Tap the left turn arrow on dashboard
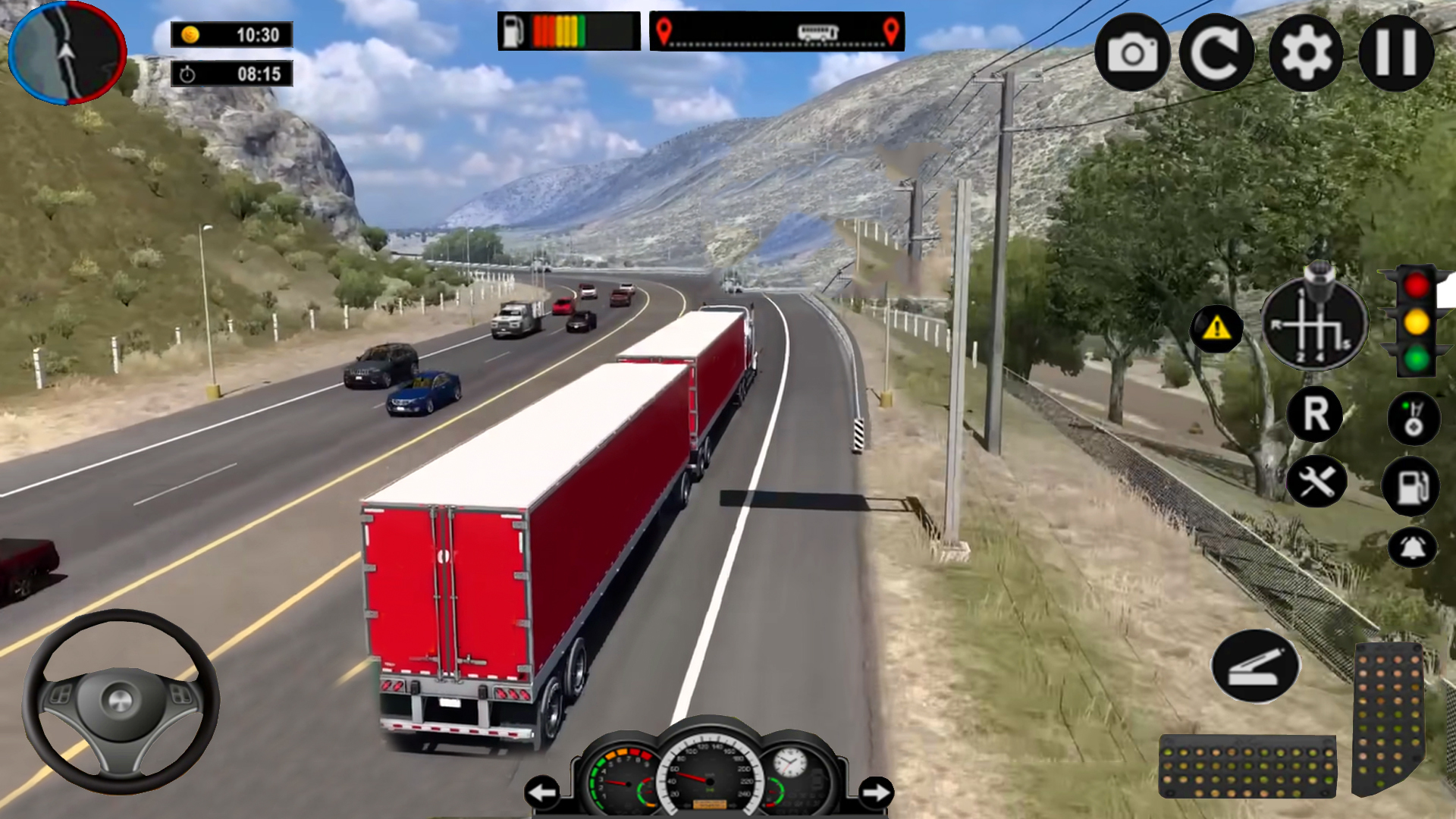 (541, 791)
